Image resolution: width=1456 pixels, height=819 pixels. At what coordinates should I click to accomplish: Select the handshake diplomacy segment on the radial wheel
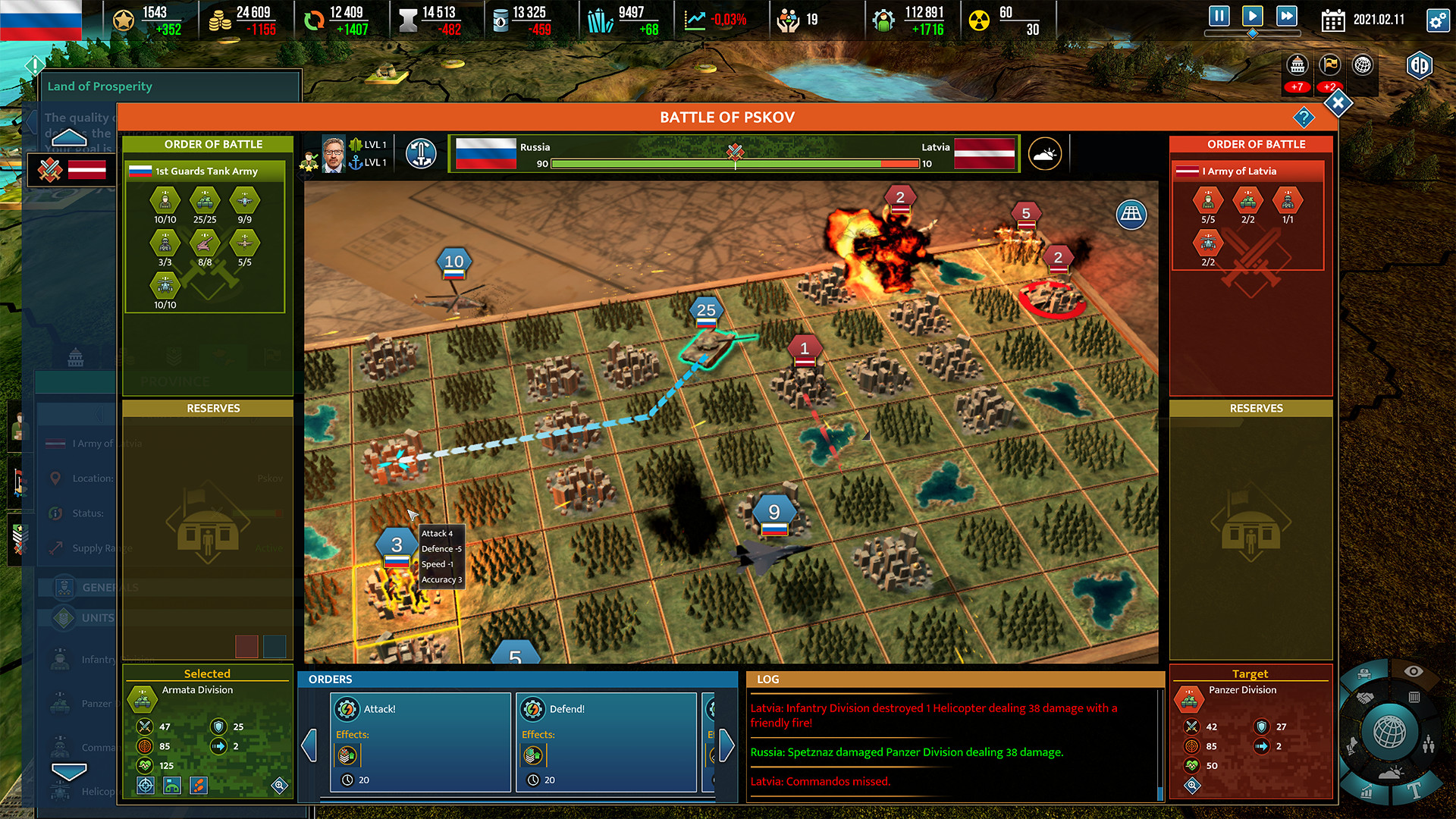1364,697
